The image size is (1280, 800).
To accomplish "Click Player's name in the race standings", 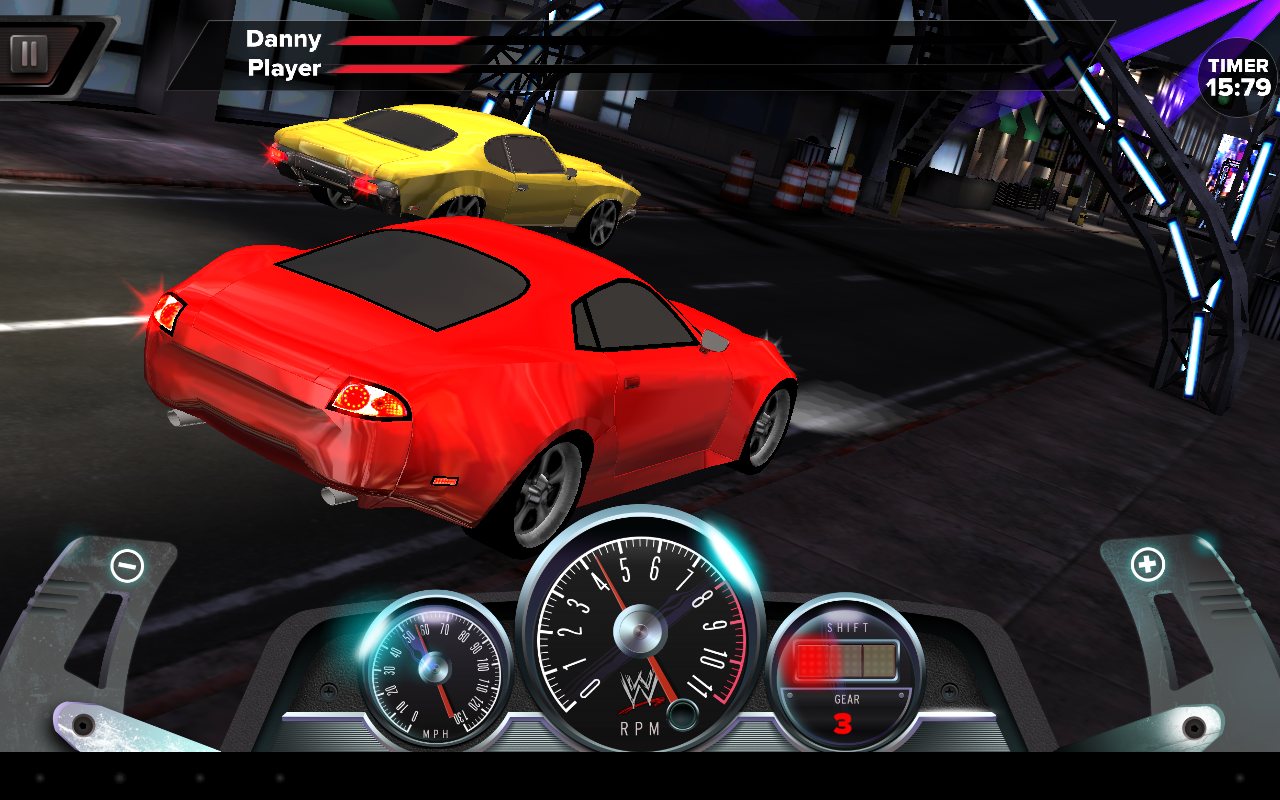I will tap(285, 69).
